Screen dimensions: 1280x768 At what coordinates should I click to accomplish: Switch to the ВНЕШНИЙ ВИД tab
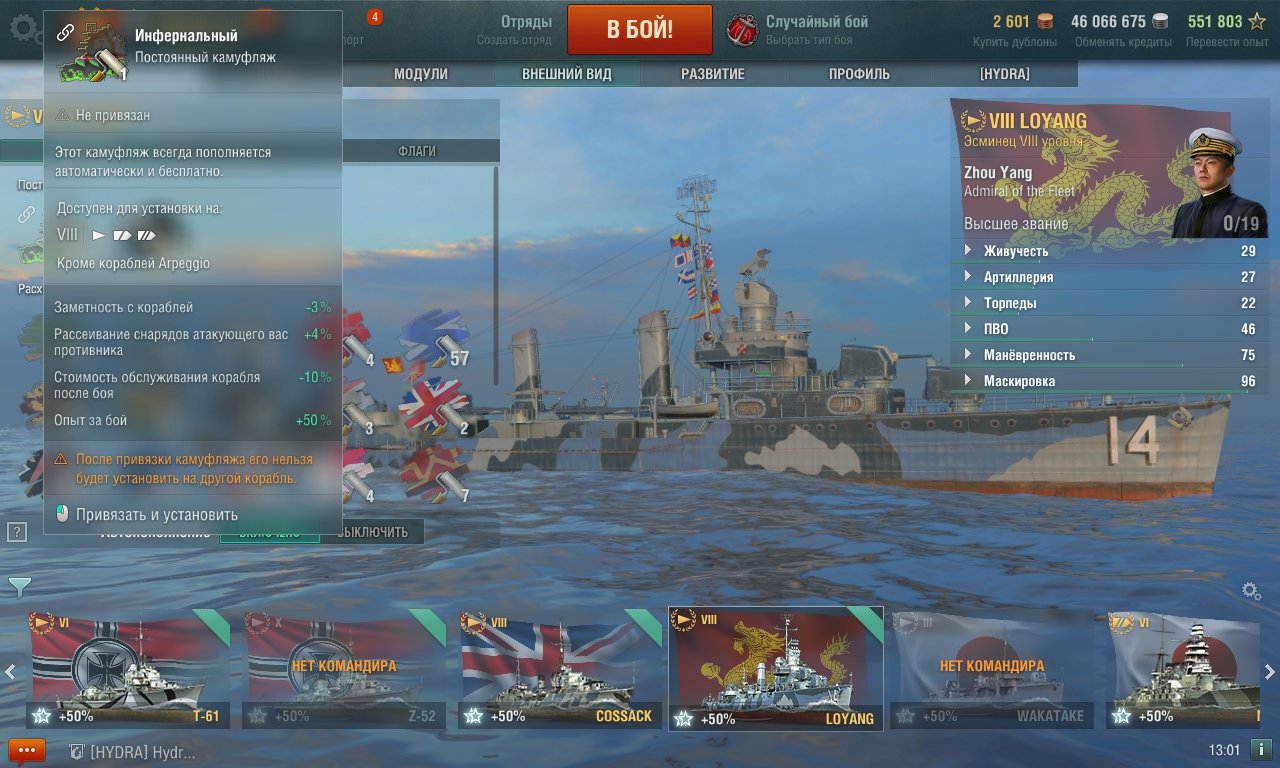pos(566,74)
